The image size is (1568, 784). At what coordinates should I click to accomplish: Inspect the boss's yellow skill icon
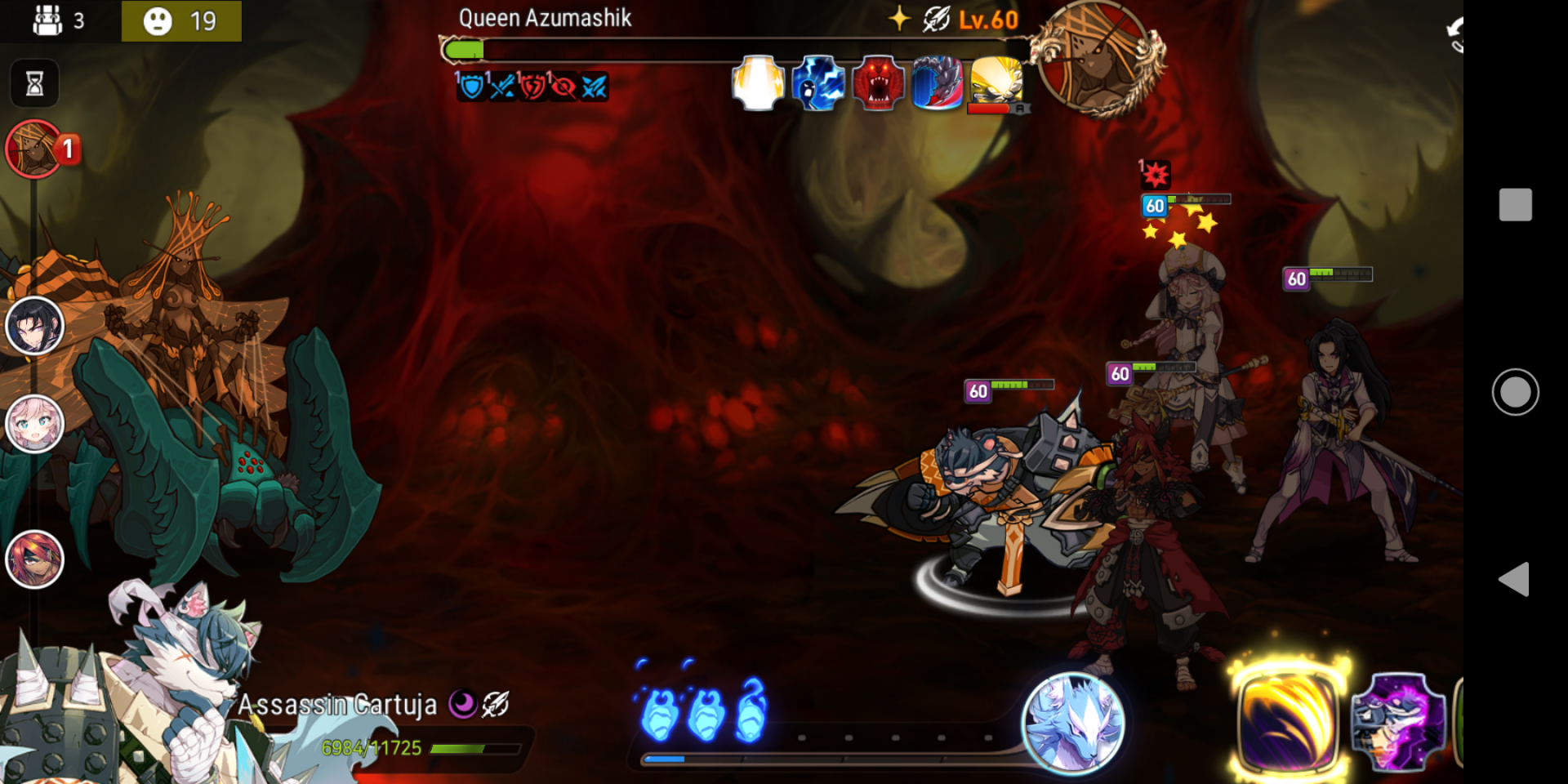(x=996, y=81)
